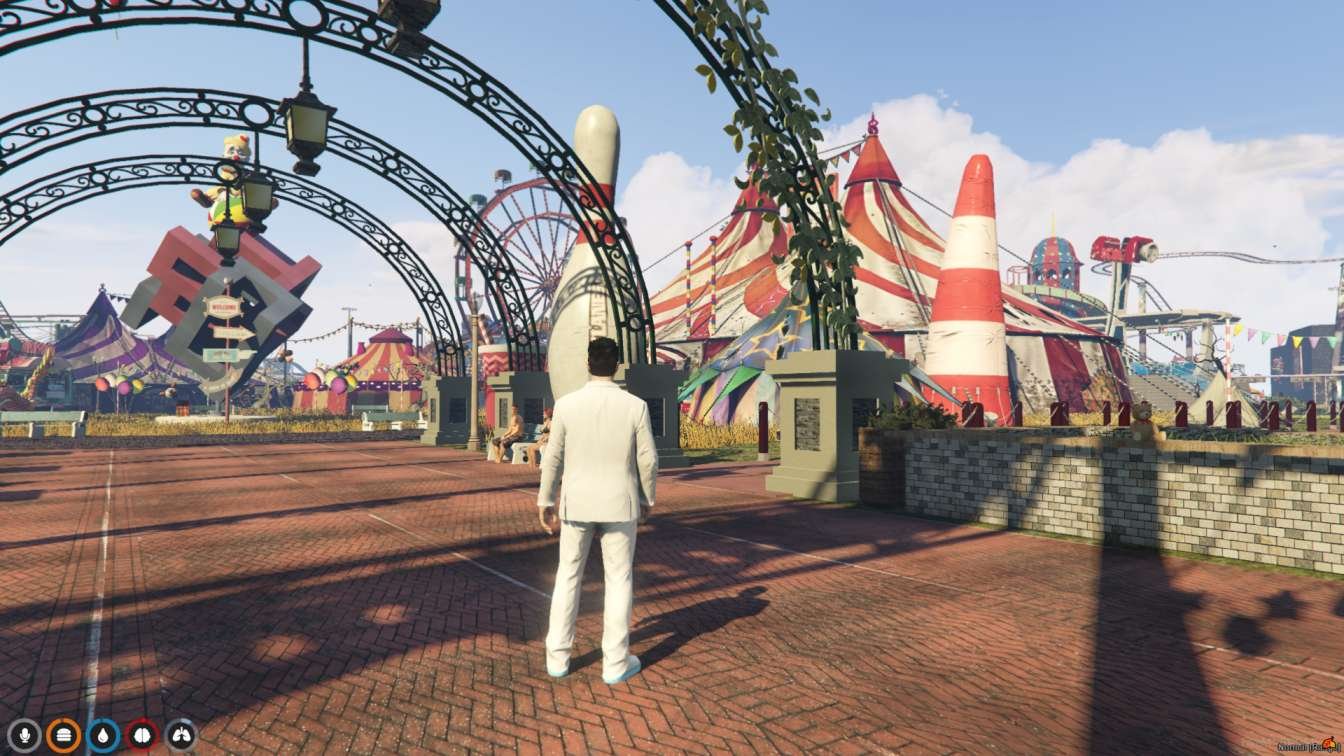Click the blue water drop thirst icon
The width and height of the screenshot is (1344, 756).
tap(103, 735)
